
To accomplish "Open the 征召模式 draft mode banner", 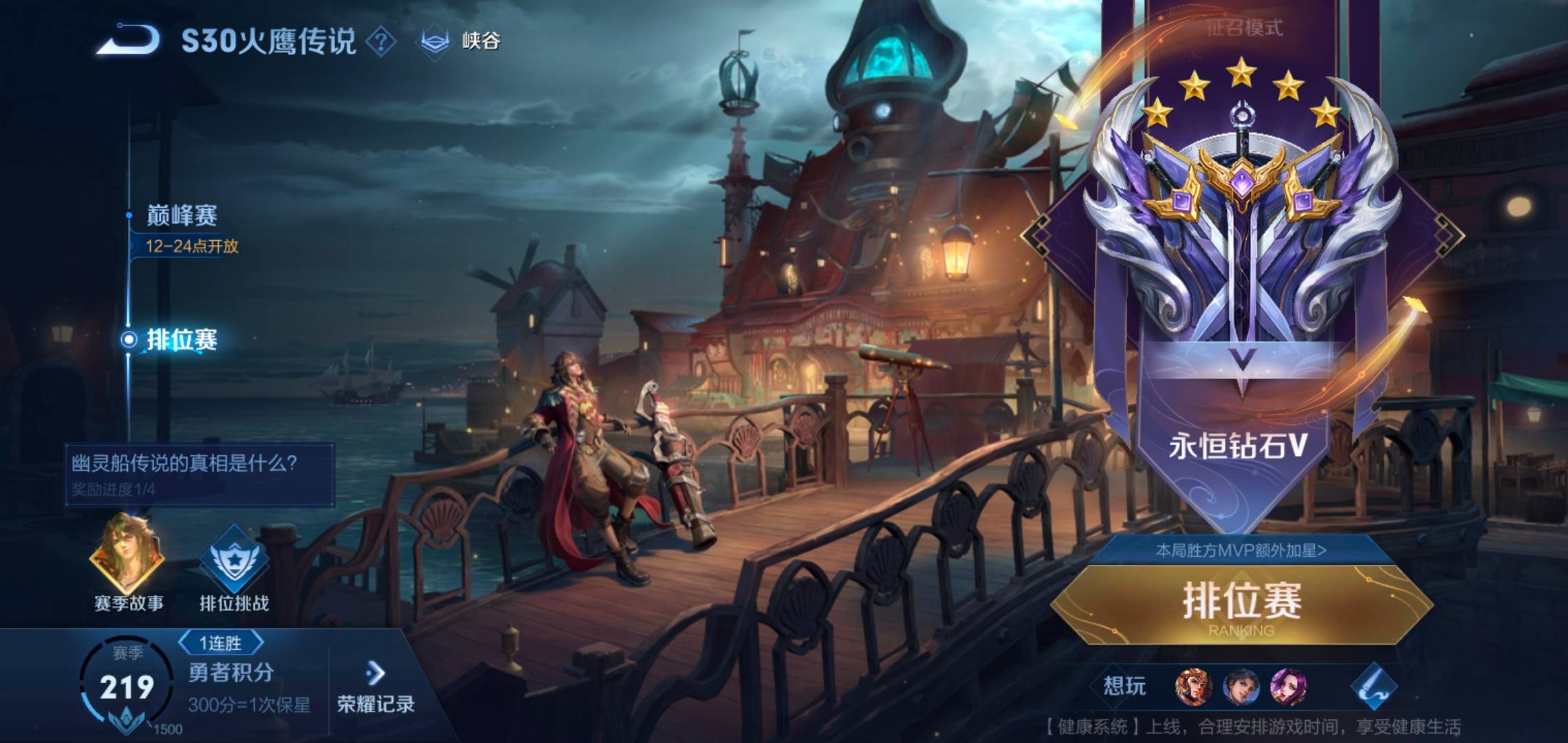I will pyautogui.click(x=1245, y=28).
